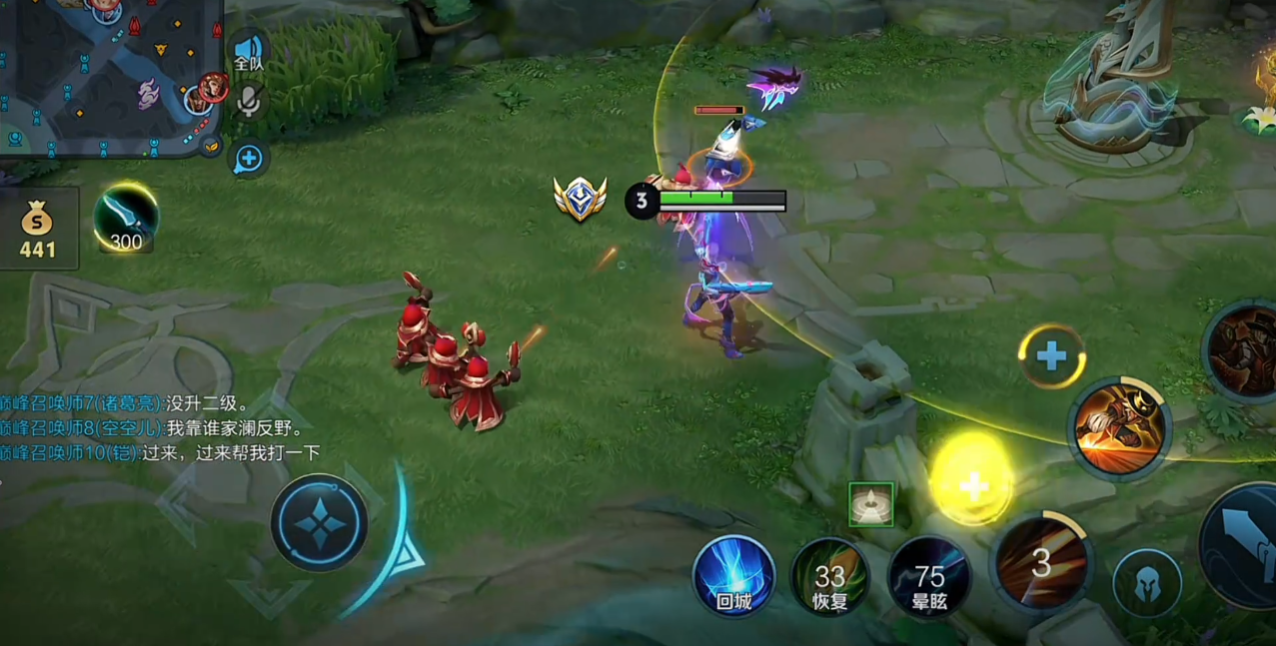This screenshot has height=646, width=1276.
Task: Open the team chat message log
Action: point(160,428)
